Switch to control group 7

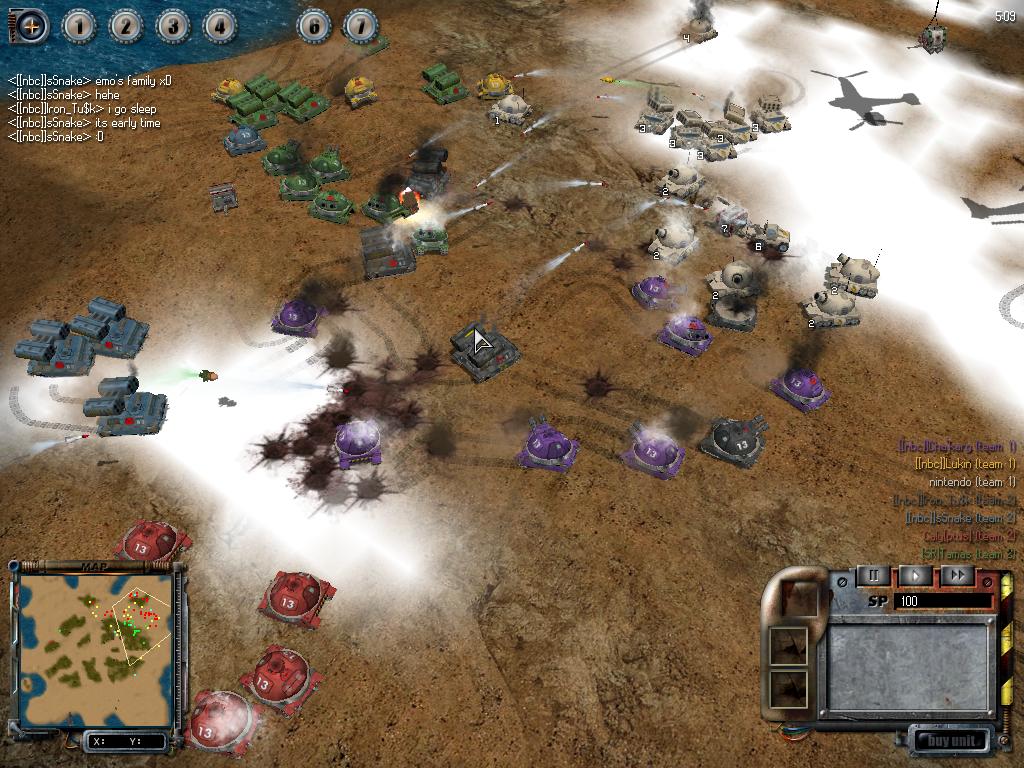pyautogui.click(x=361, y=26)
